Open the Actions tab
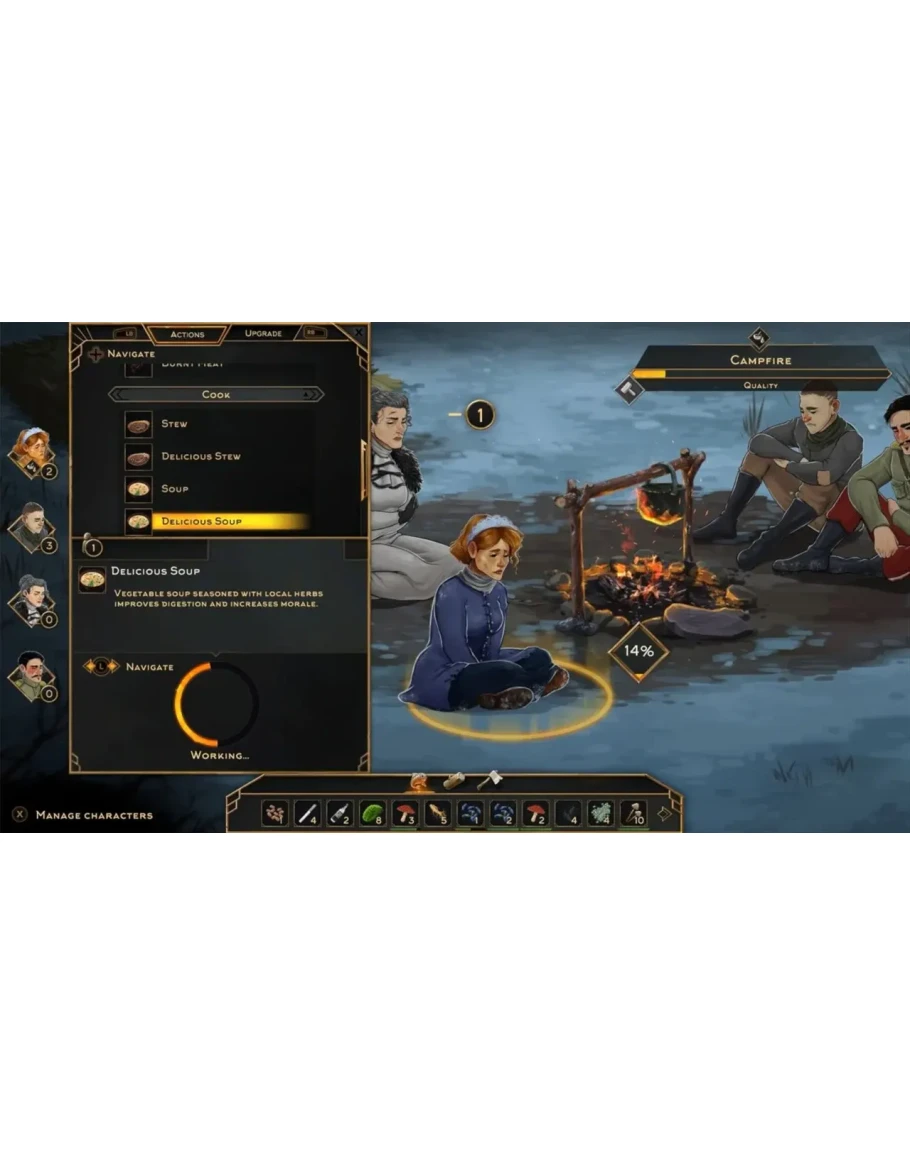 coord(187,334)
